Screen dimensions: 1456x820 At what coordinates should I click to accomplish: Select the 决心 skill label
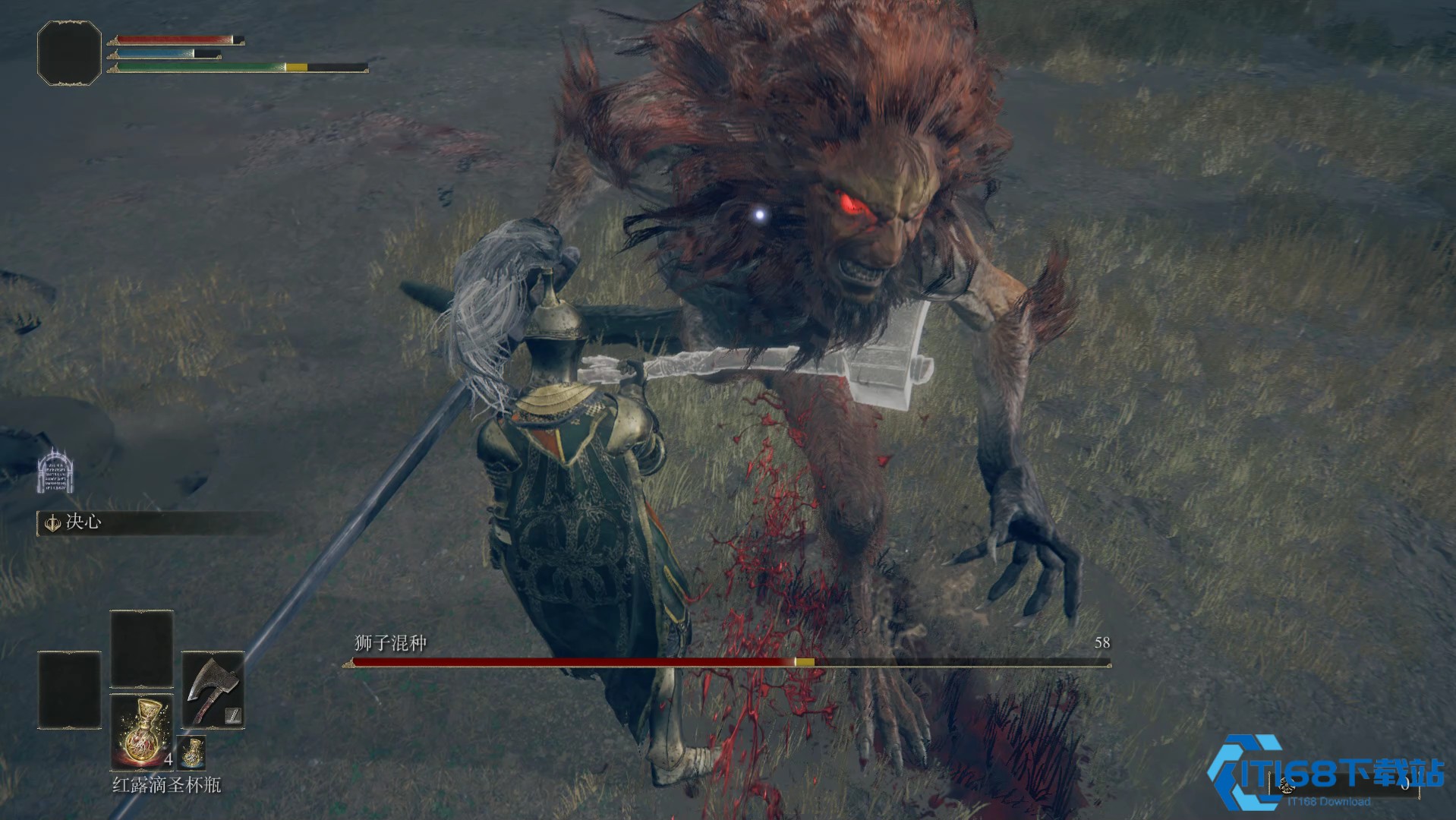click(83, 522)
